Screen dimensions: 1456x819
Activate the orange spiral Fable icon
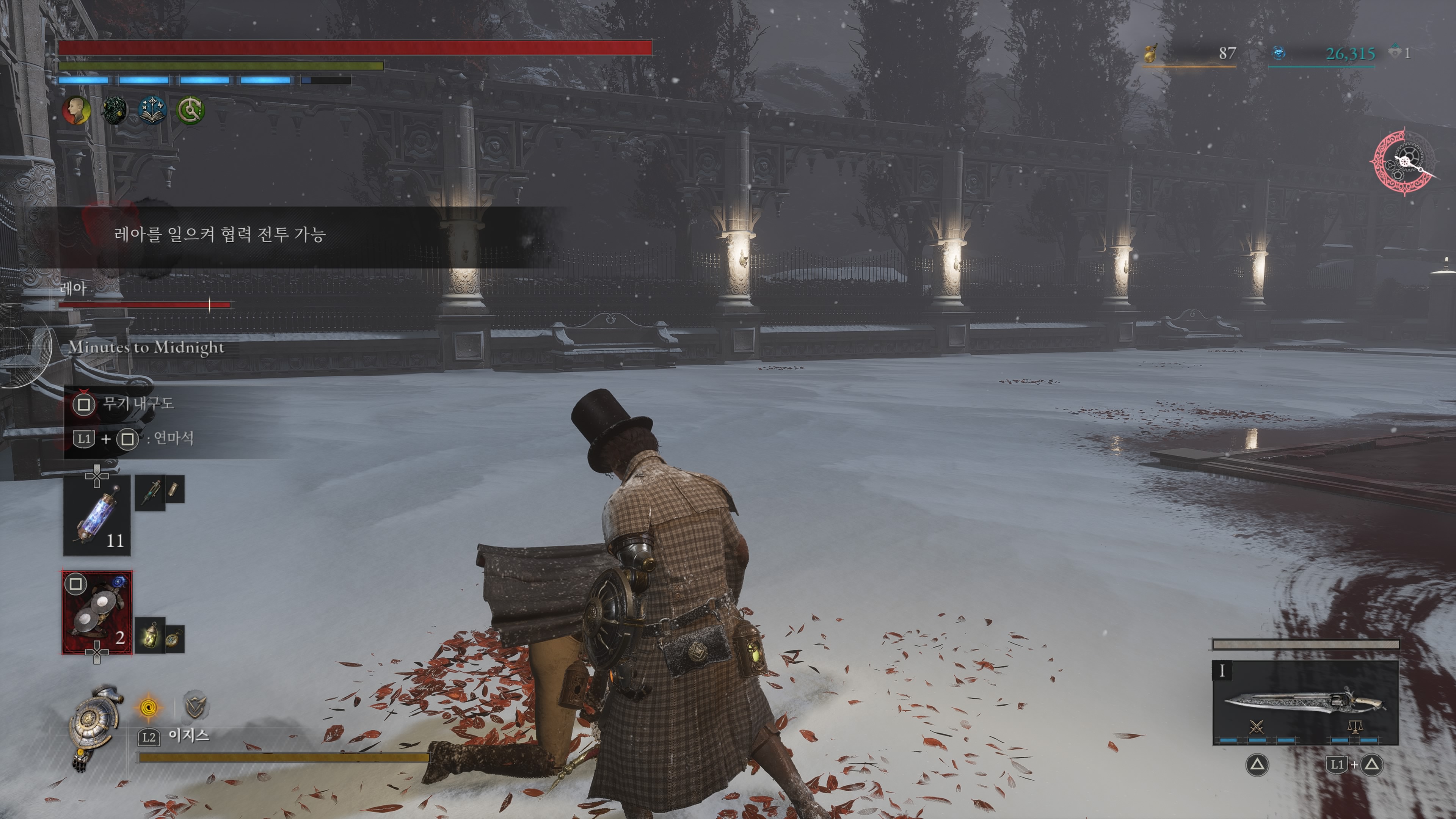[149, 707]
